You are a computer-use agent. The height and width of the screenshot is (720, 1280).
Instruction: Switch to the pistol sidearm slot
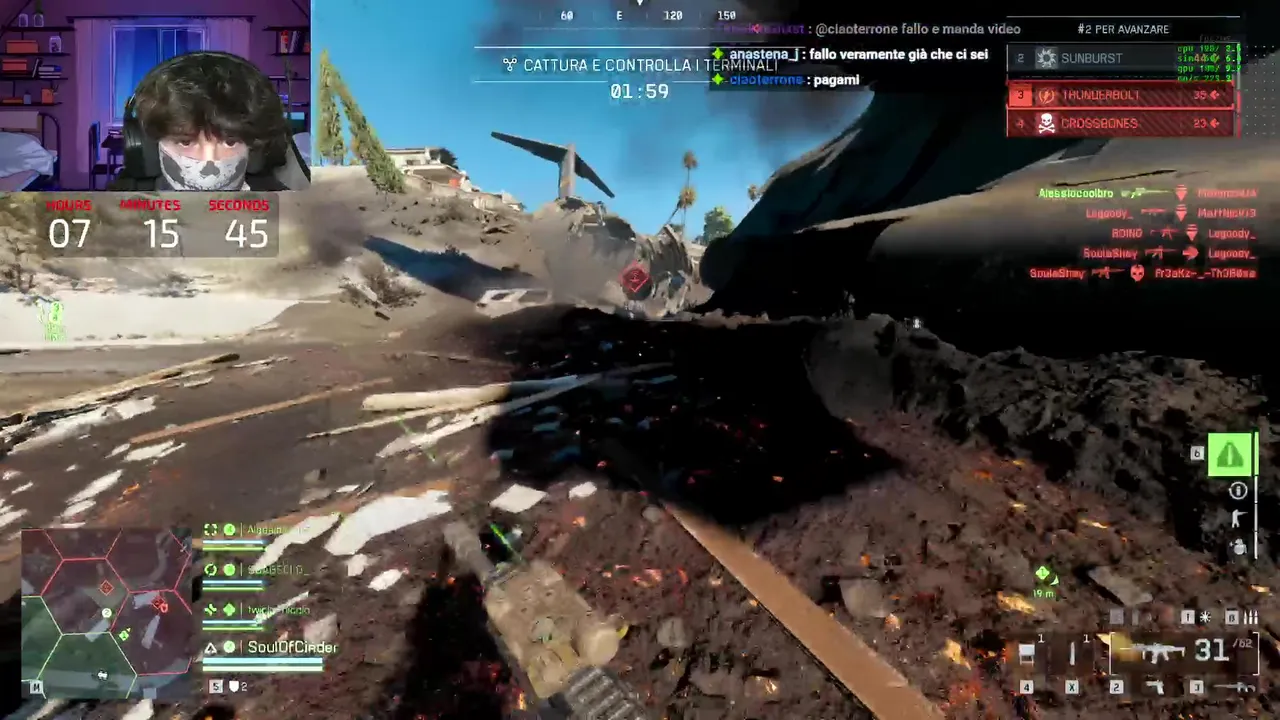[x=1155, y=687]
